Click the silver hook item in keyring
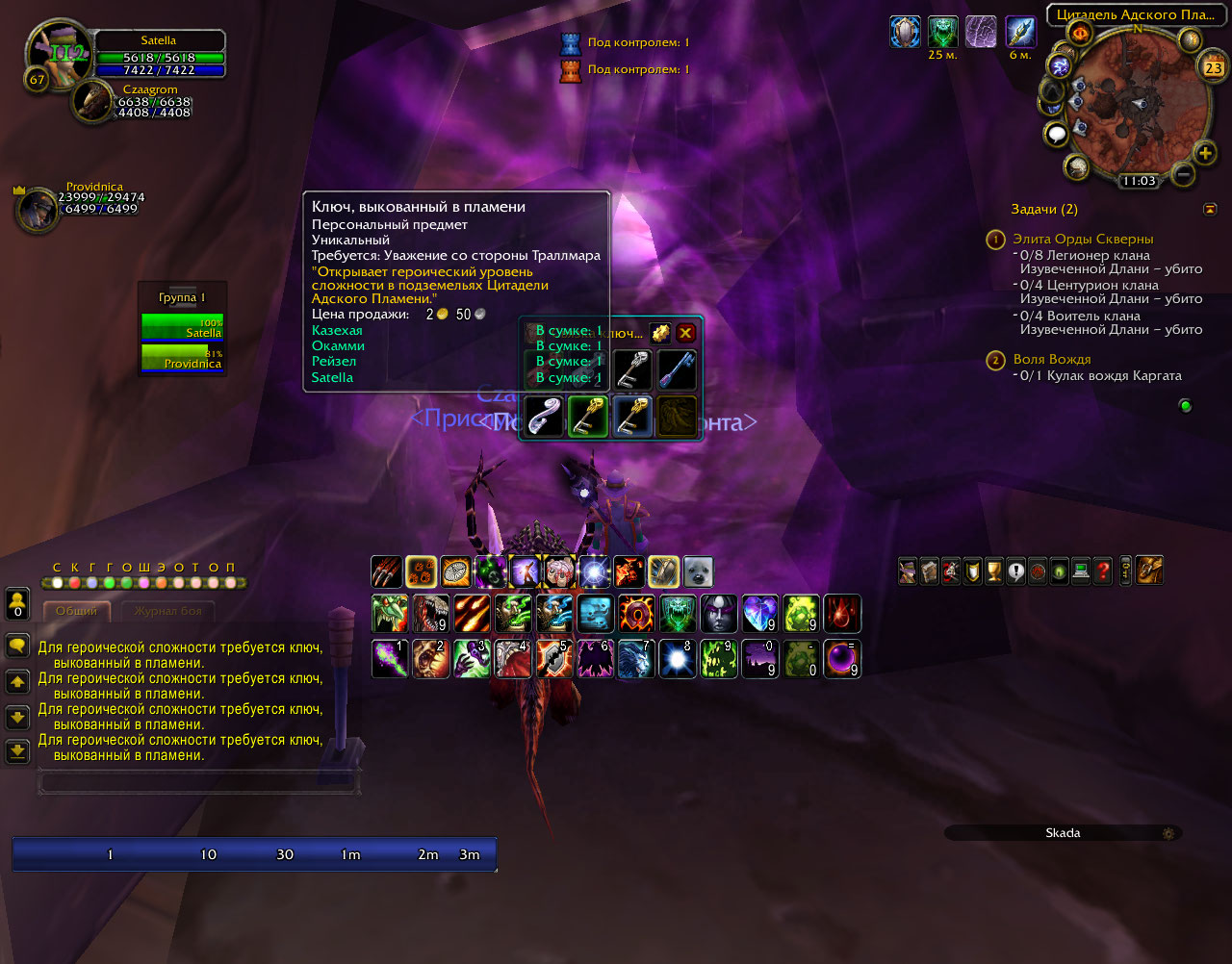 click(x=544, y=418)
